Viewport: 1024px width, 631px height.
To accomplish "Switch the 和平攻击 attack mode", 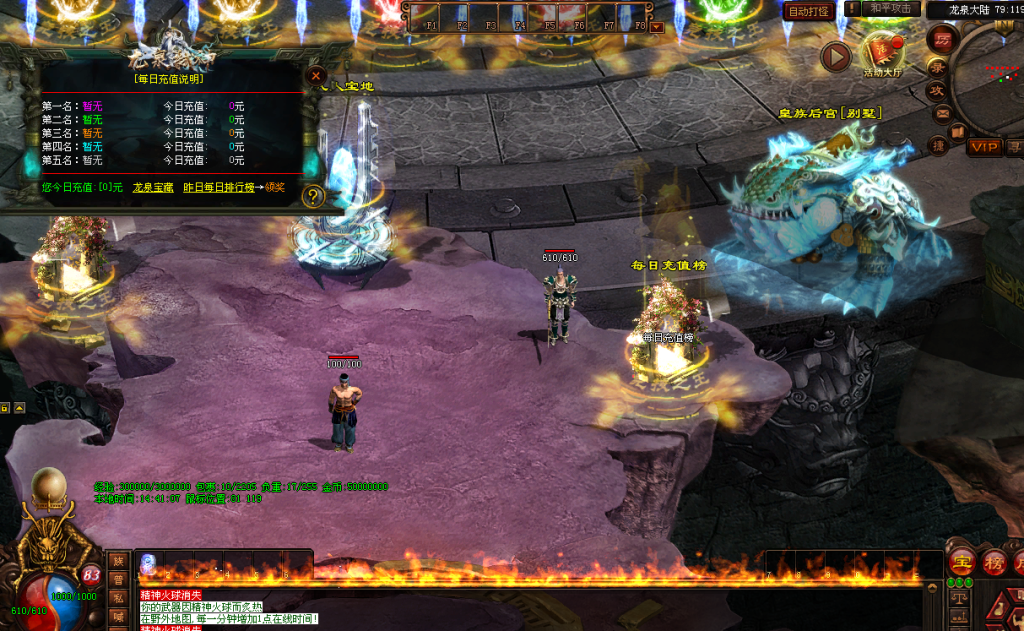I will (890, 9).
